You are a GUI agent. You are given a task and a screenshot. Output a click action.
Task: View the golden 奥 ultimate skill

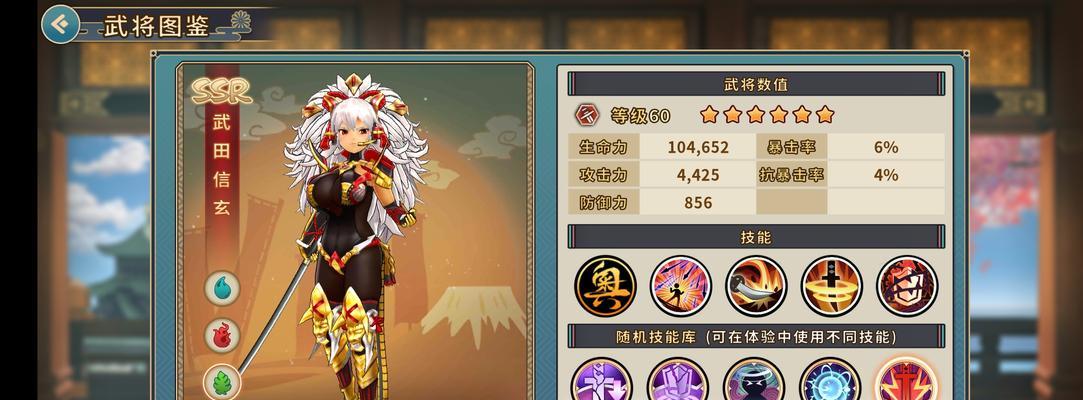point(605,285)
